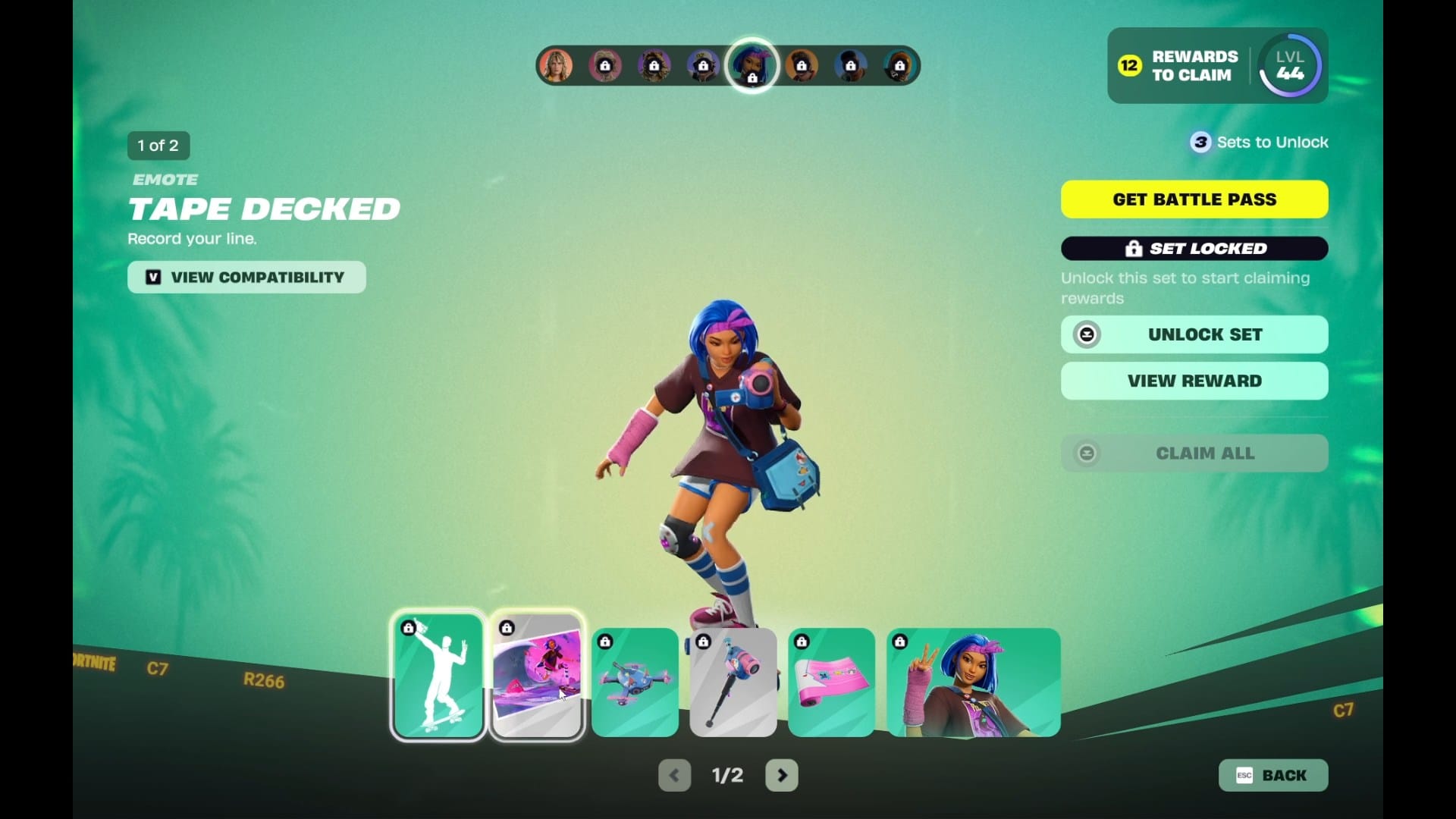Image resolution: width=1456 pixels, height=819 pixels.
Task: Select the pink wrap reward tile
Action: pos(831,682)
